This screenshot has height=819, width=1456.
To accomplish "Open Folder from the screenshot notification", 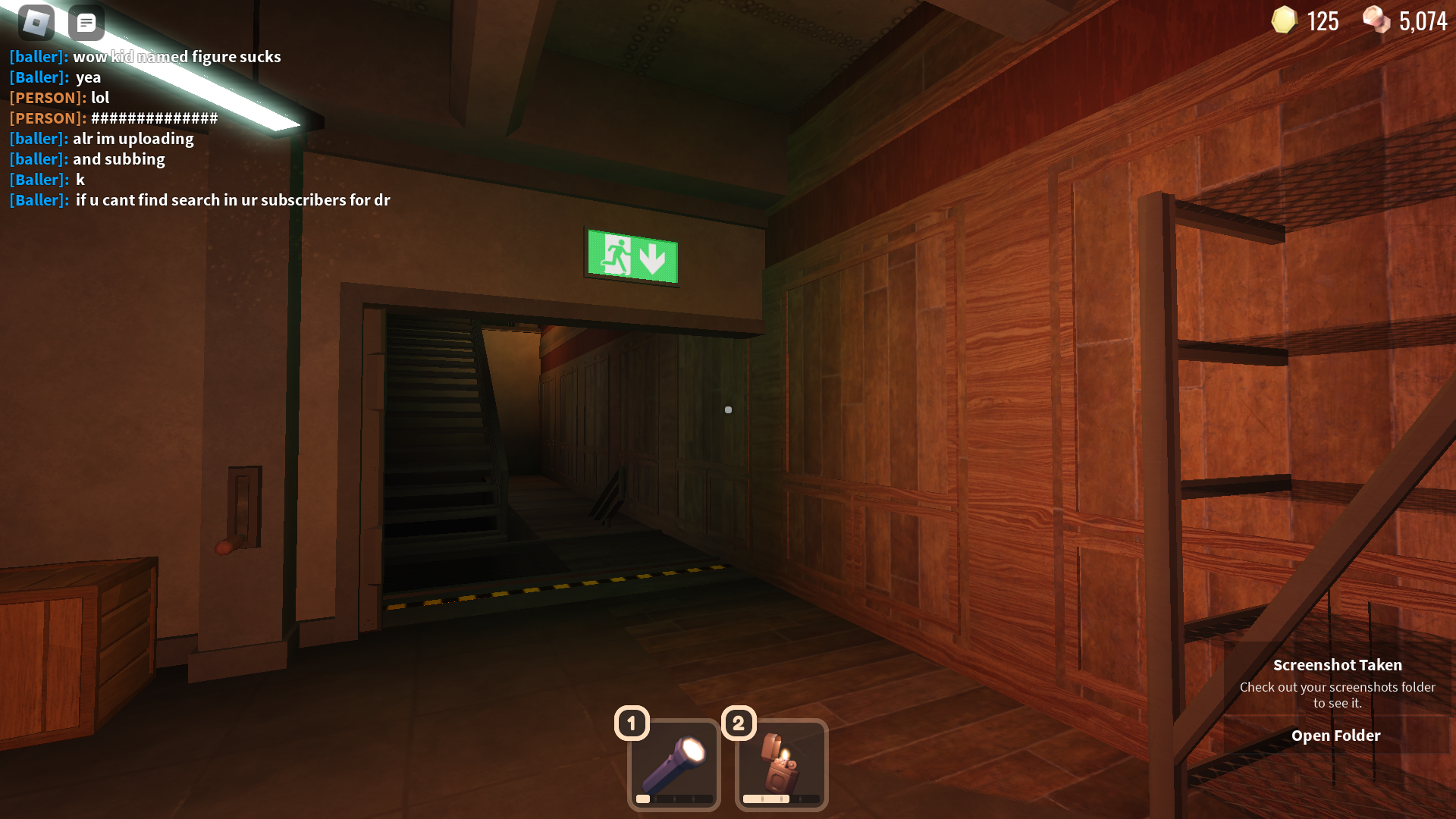I will pyautogui.click(x=1336, y=735).
